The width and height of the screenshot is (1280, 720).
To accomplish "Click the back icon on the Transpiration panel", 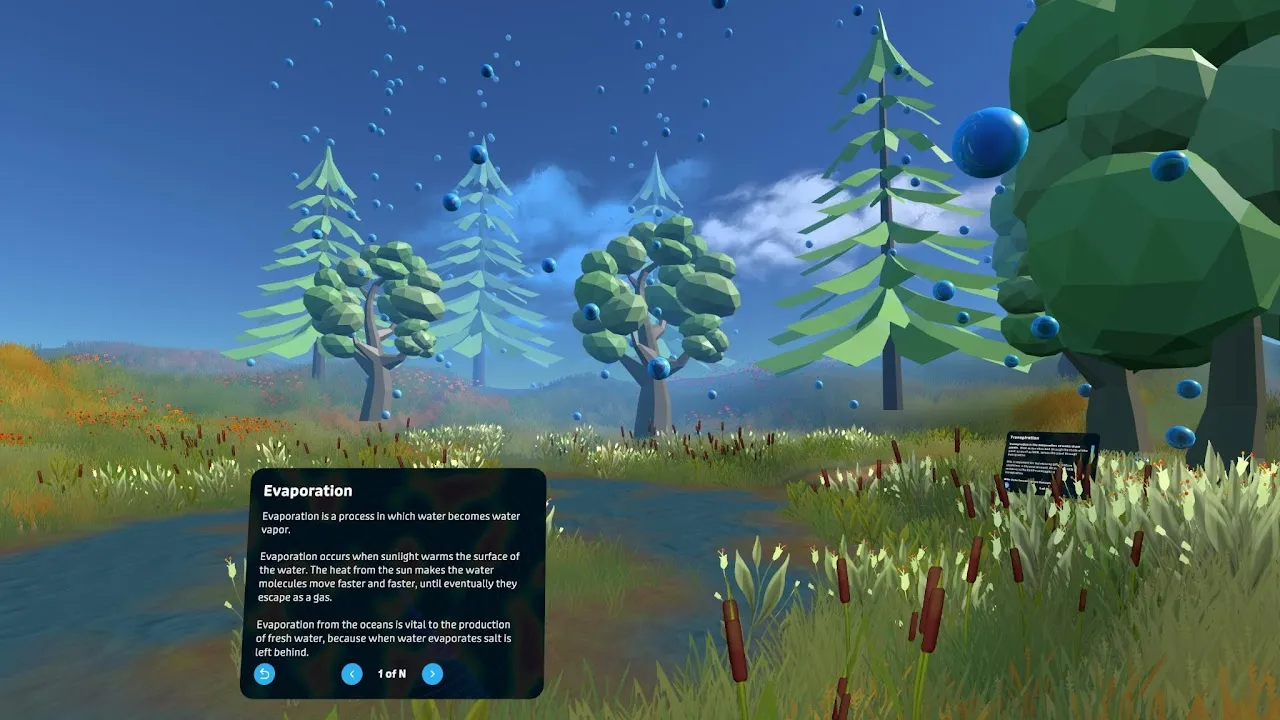I will click(x=1007, y=485).
